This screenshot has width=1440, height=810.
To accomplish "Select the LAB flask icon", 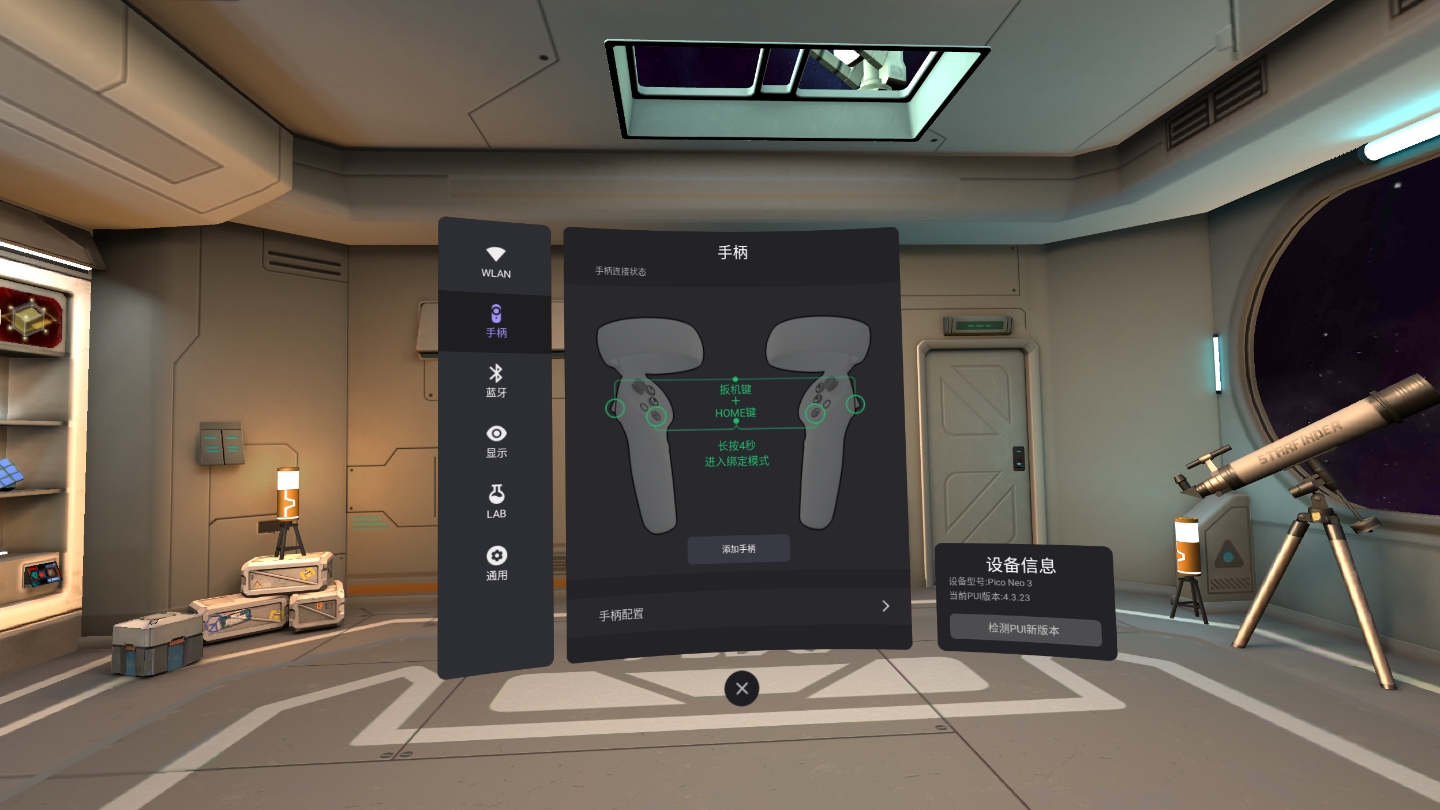I will [x=495, y=502].
